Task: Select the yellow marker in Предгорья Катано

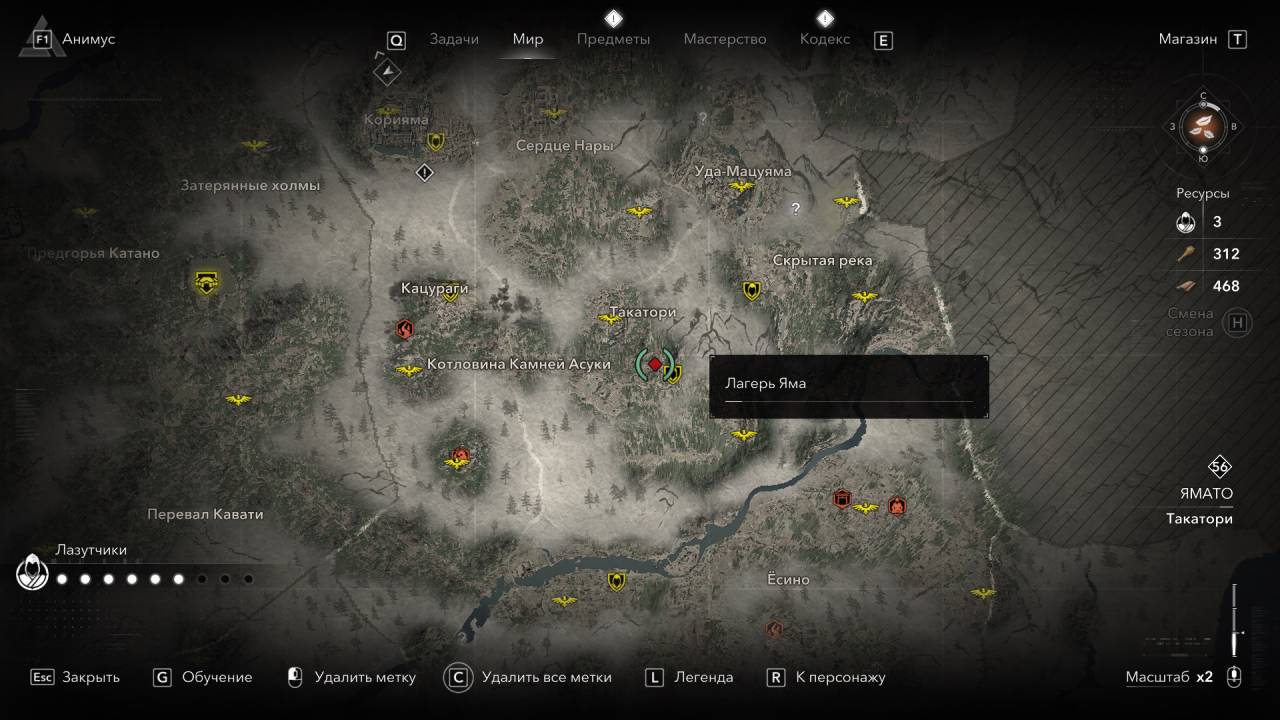Action: click(x=207, y=282)
